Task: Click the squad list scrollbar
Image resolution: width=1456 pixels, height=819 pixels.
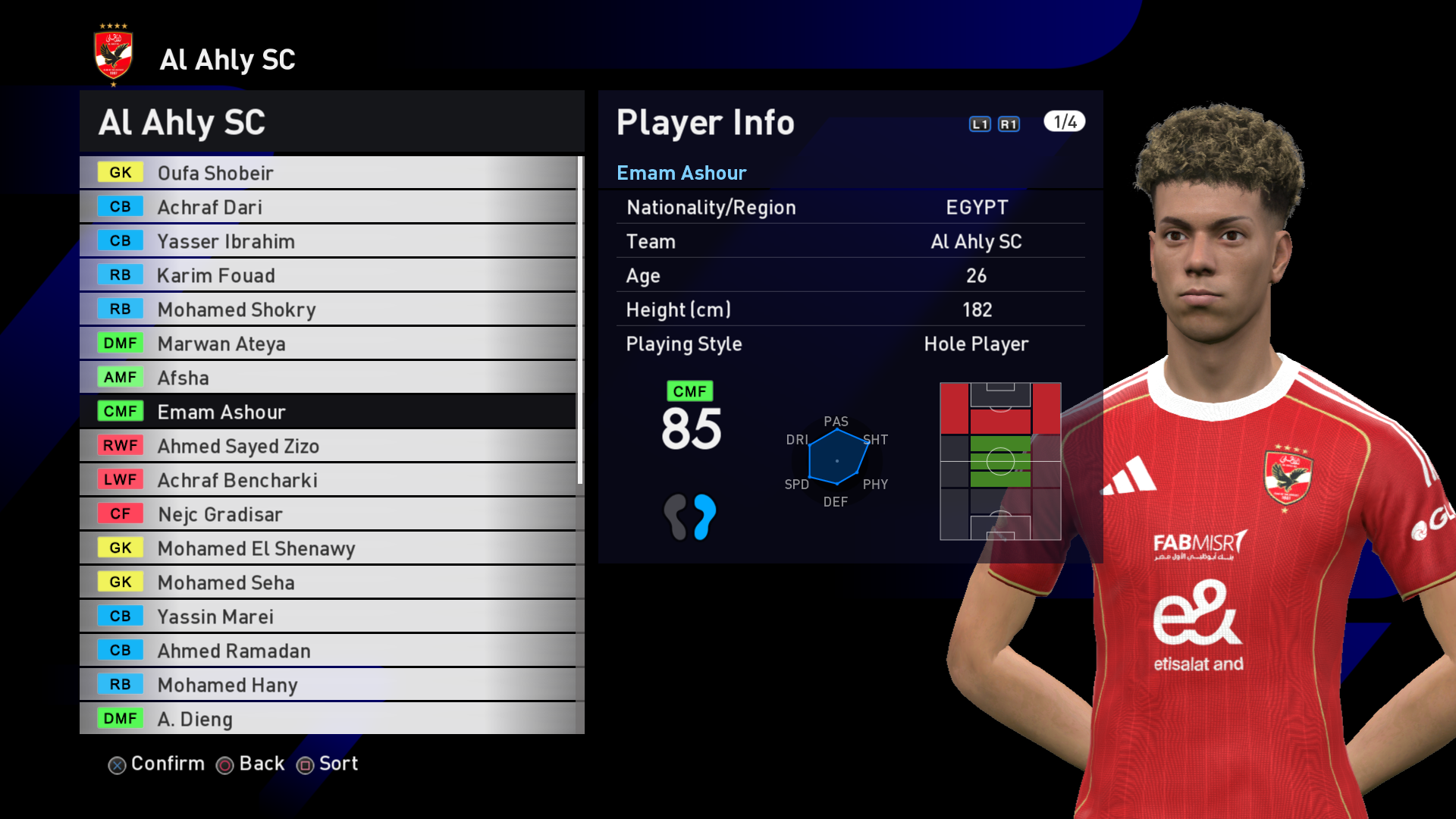Action: (x=580, y=318)
